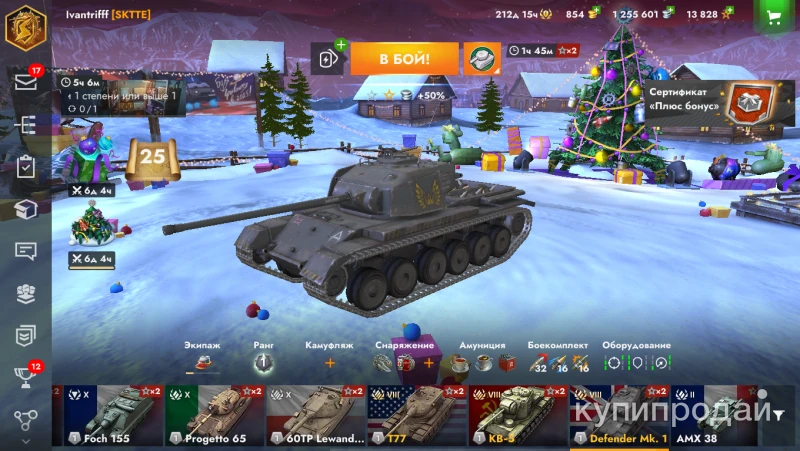Select the Foch 155 tank card
Image resolution: width=800 pixels, height=451 pixels.
point(112,416)
